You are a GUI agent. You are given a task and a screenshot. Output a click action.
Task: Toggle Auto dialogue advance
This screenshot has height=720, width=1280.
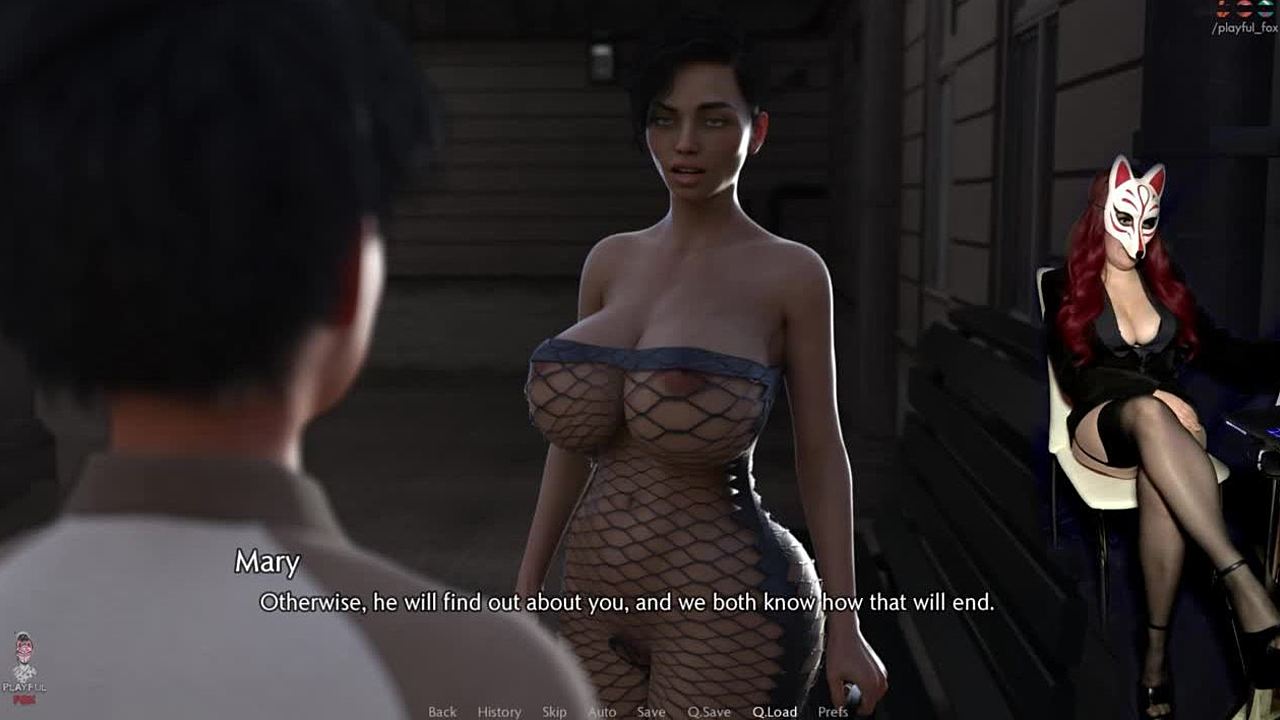[602, 712]
